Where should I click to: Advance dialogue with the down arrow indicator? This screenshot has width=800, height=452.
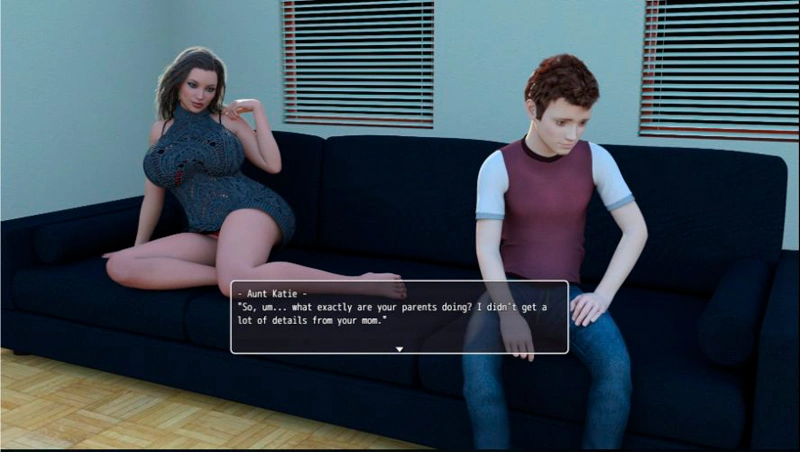coord(399,349)
